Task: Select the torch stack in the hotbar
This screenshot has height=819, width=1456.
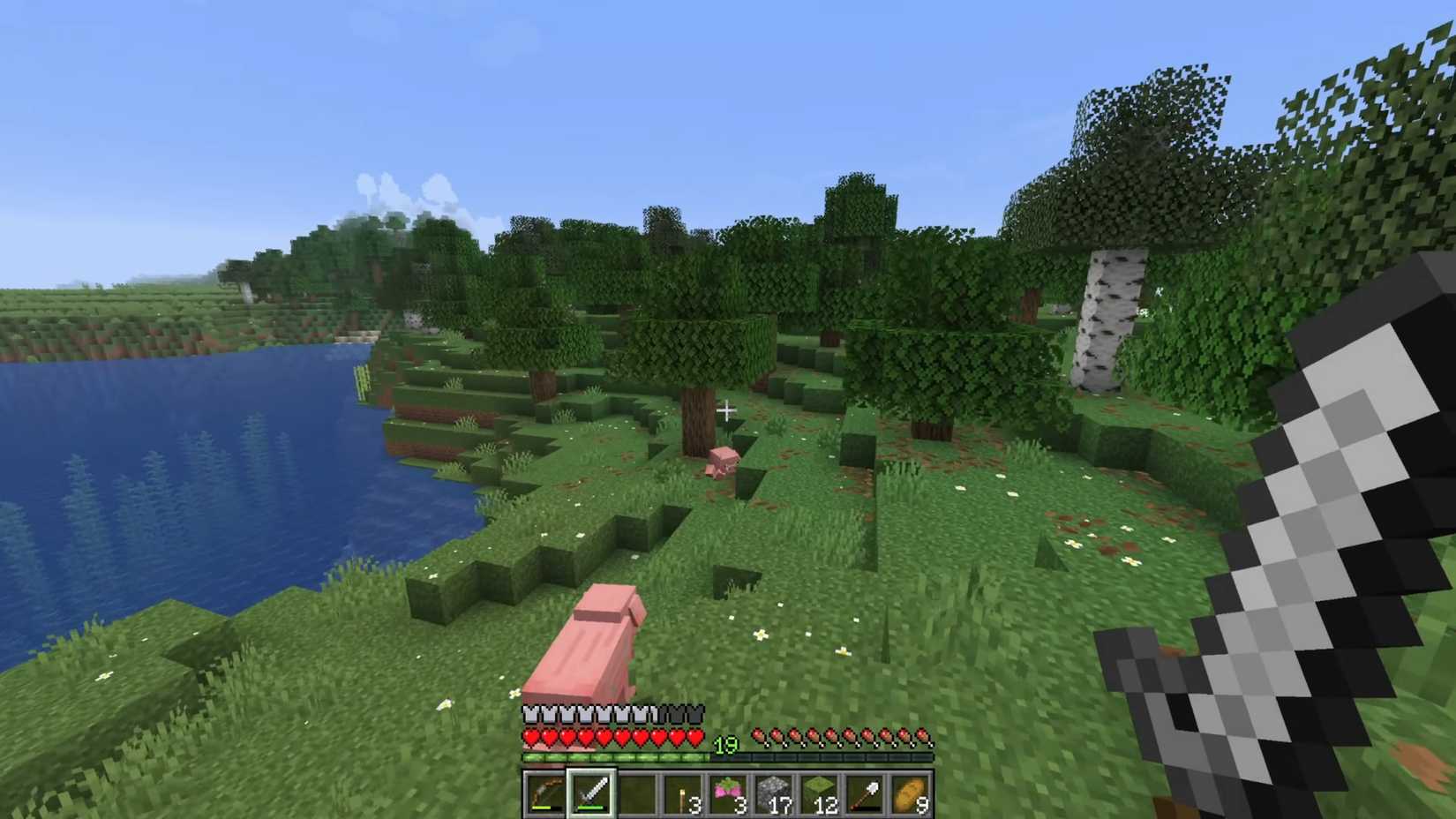Action: click(x=680, y=792)
